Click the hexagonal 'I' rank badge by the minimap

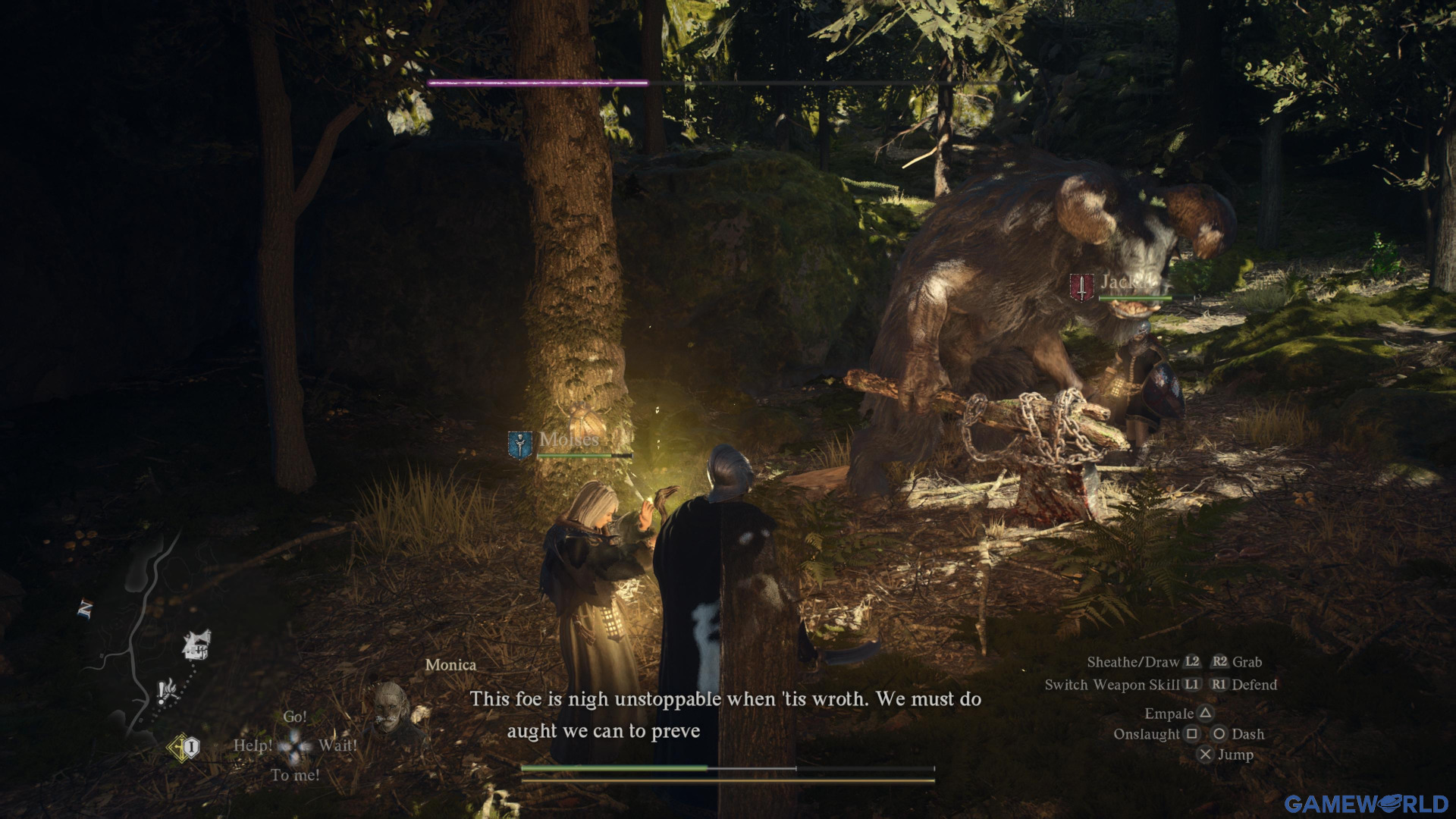tap(191, 747)
